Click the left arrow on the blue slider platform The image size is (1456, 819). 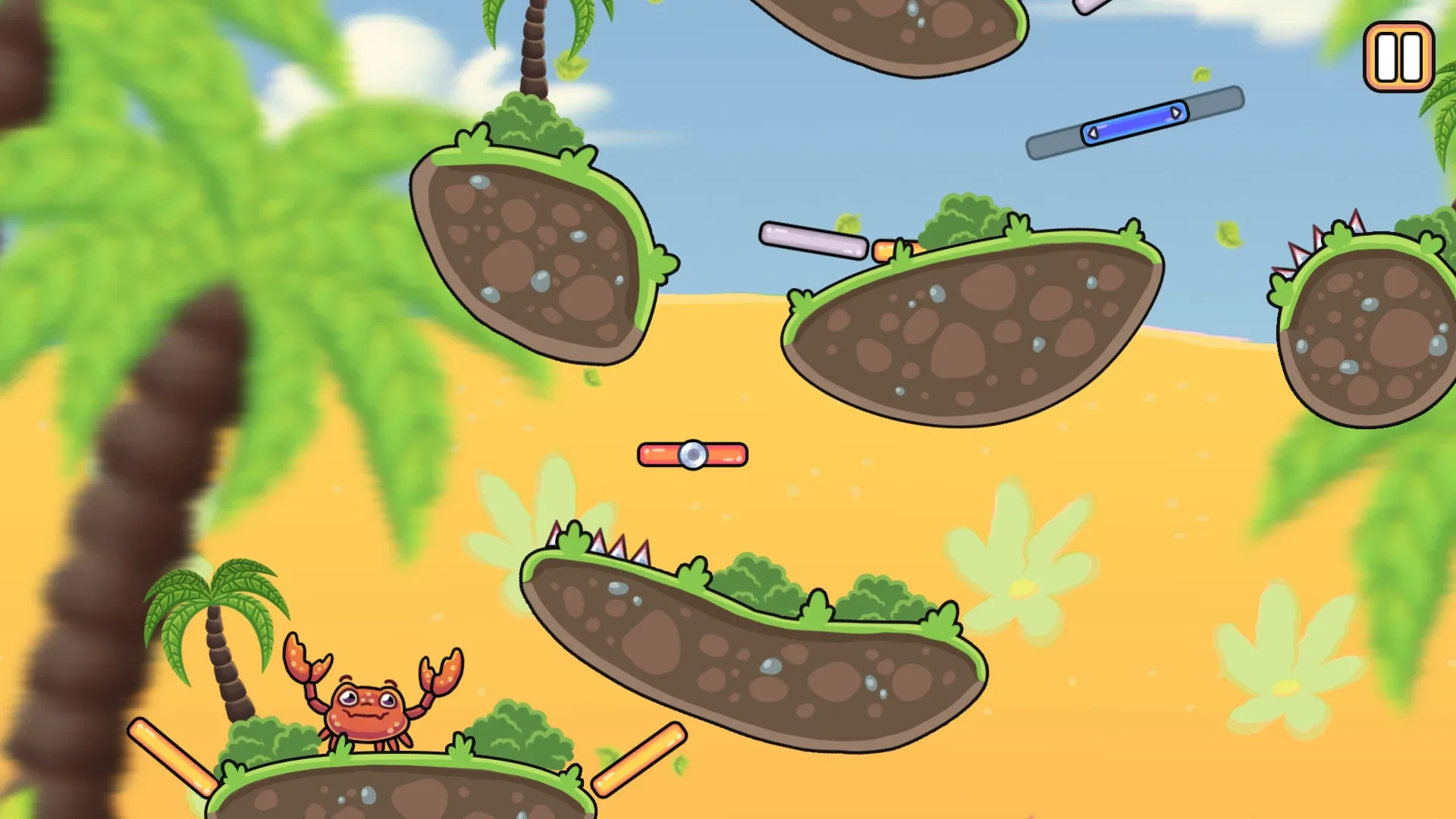point(1092,133)
